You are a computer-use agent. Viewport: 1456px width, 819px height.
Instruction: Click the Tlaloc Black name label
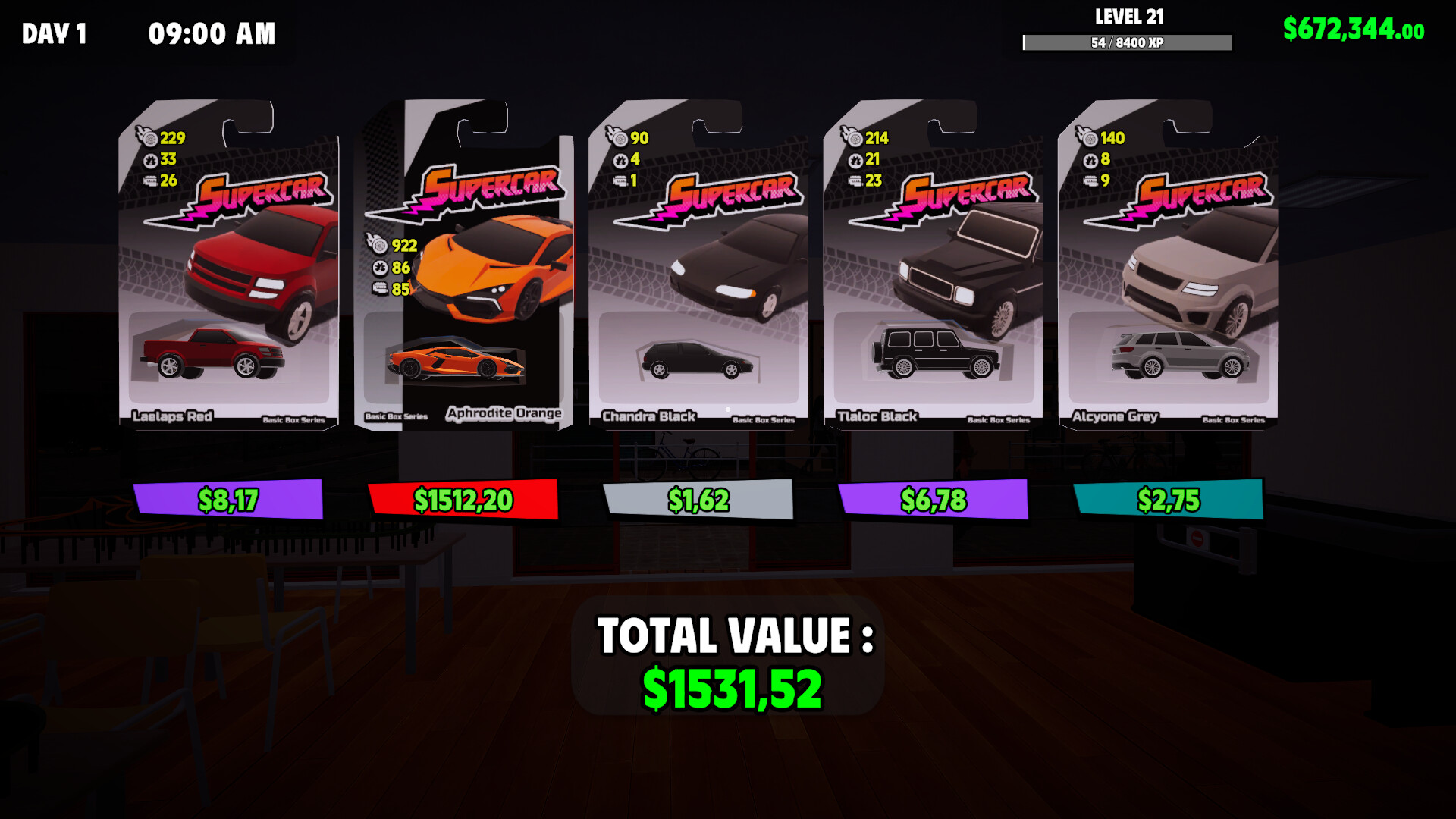[x=877, y=416]
